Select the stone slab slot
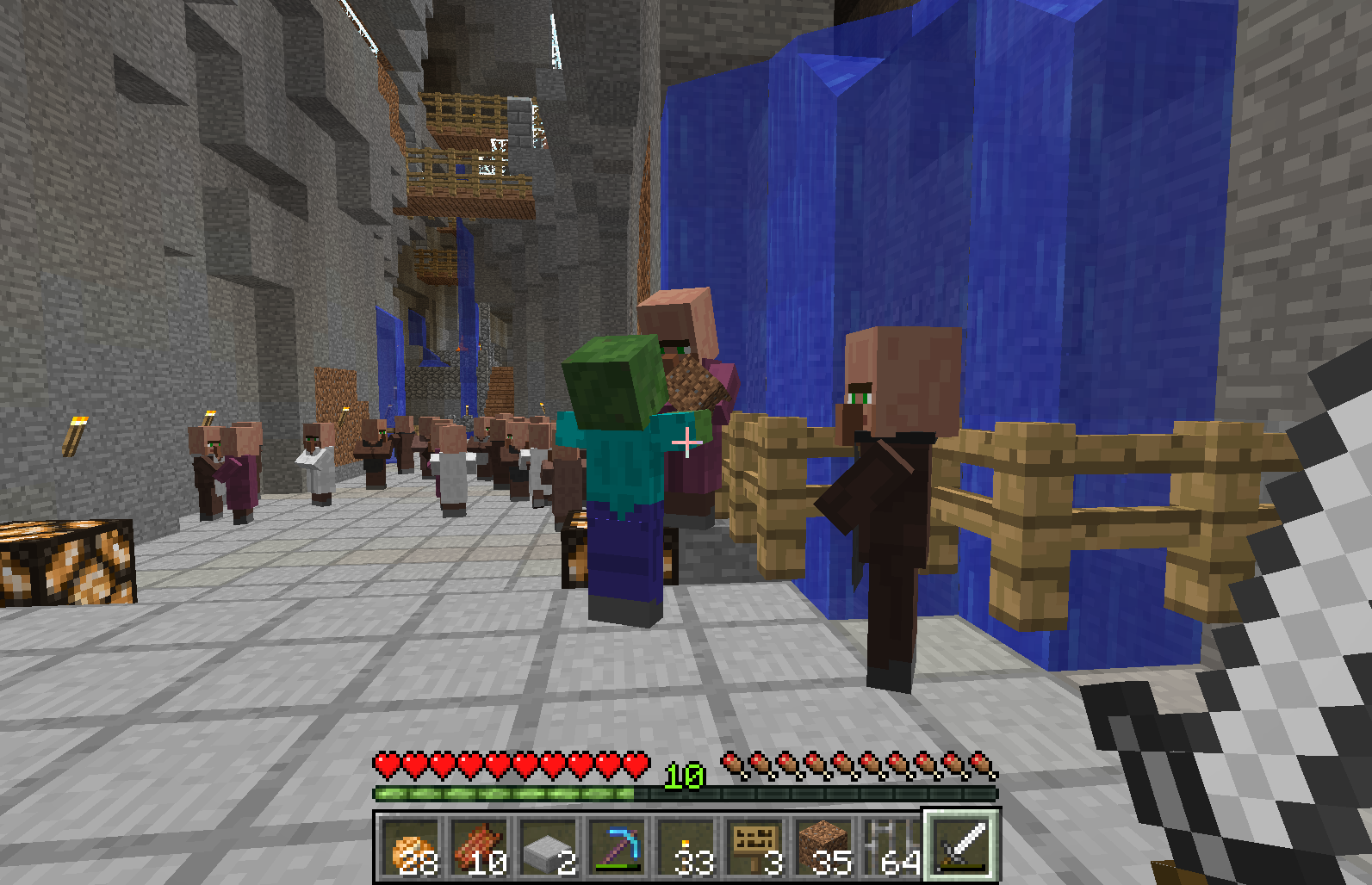1372x885 pixels. (x=549, y=847)
